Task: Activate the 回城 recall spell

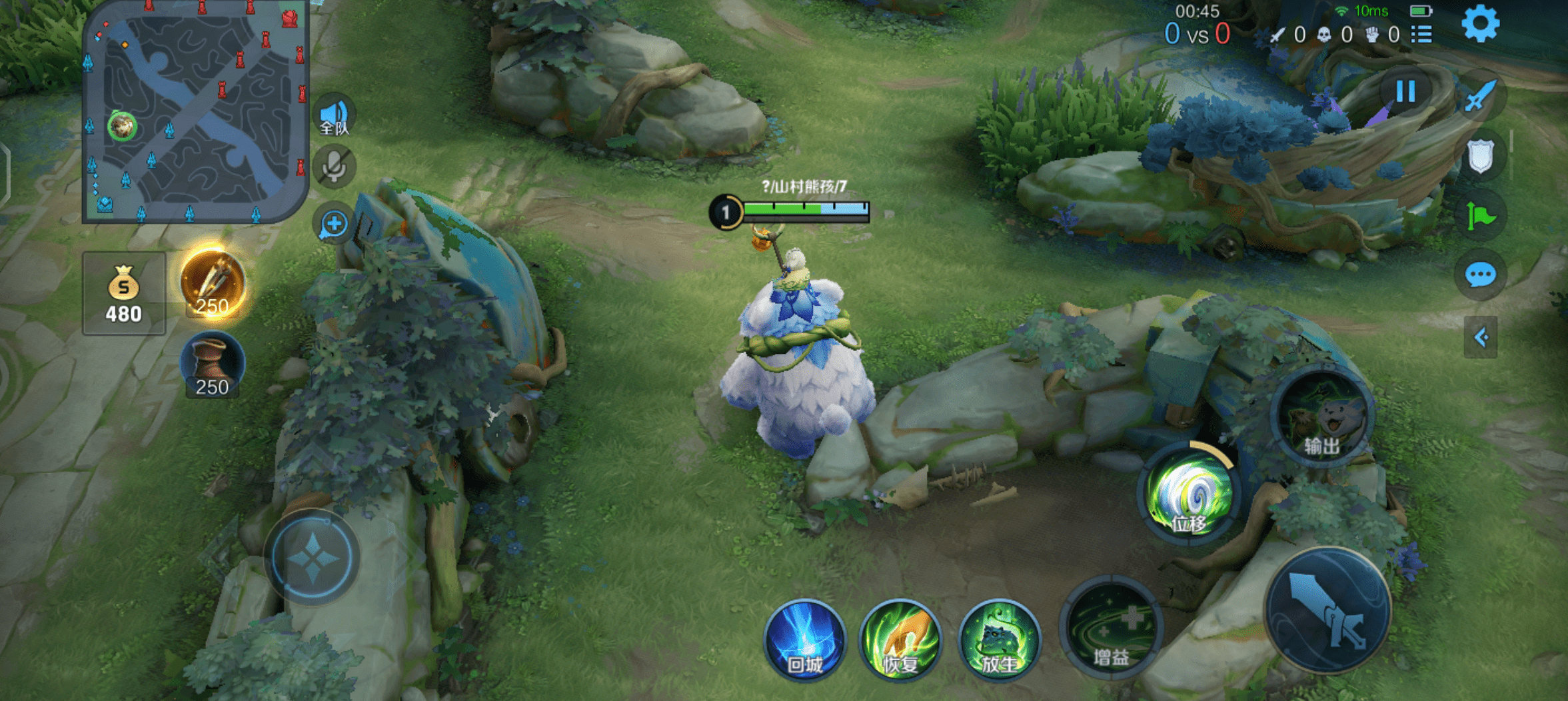Action: tap(805, 641)
